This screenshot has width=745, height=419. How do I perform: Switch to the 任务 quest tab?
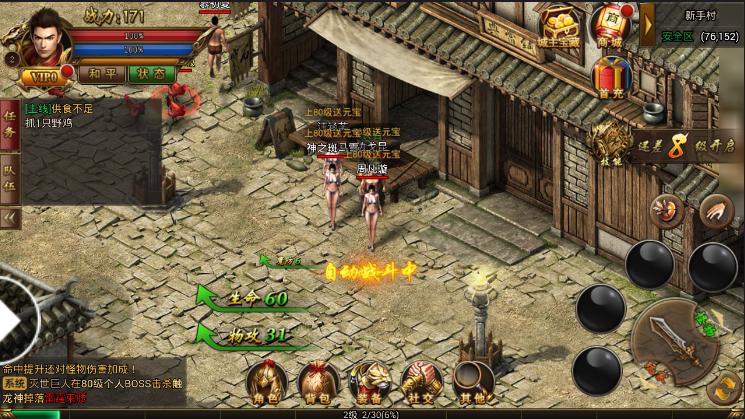[x=11, y=123]
